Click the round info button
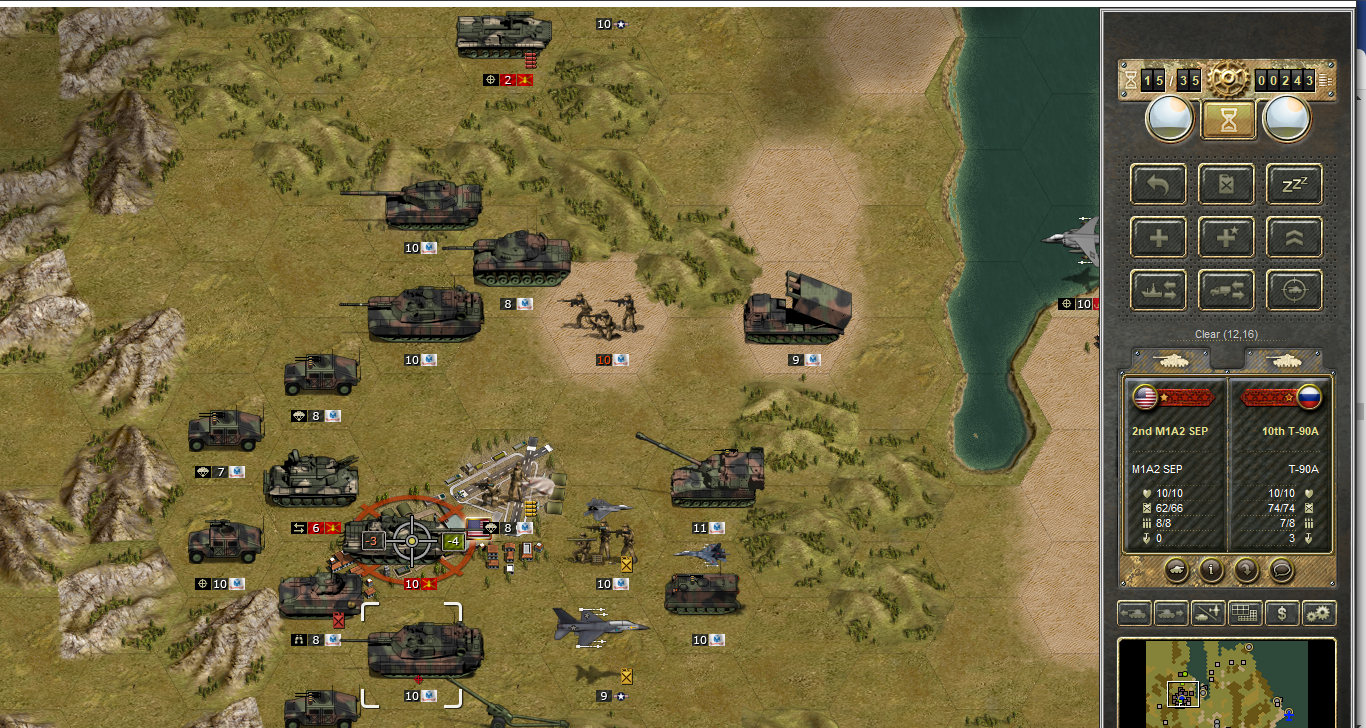The image size is (1366, 728). (x=1211, y=570)
